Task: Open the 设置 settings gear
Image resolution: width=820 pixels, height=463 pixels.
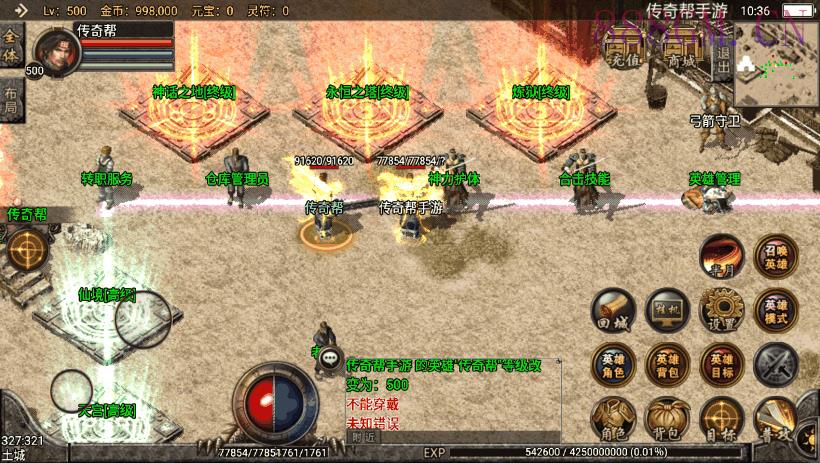Action: [721, 310]
